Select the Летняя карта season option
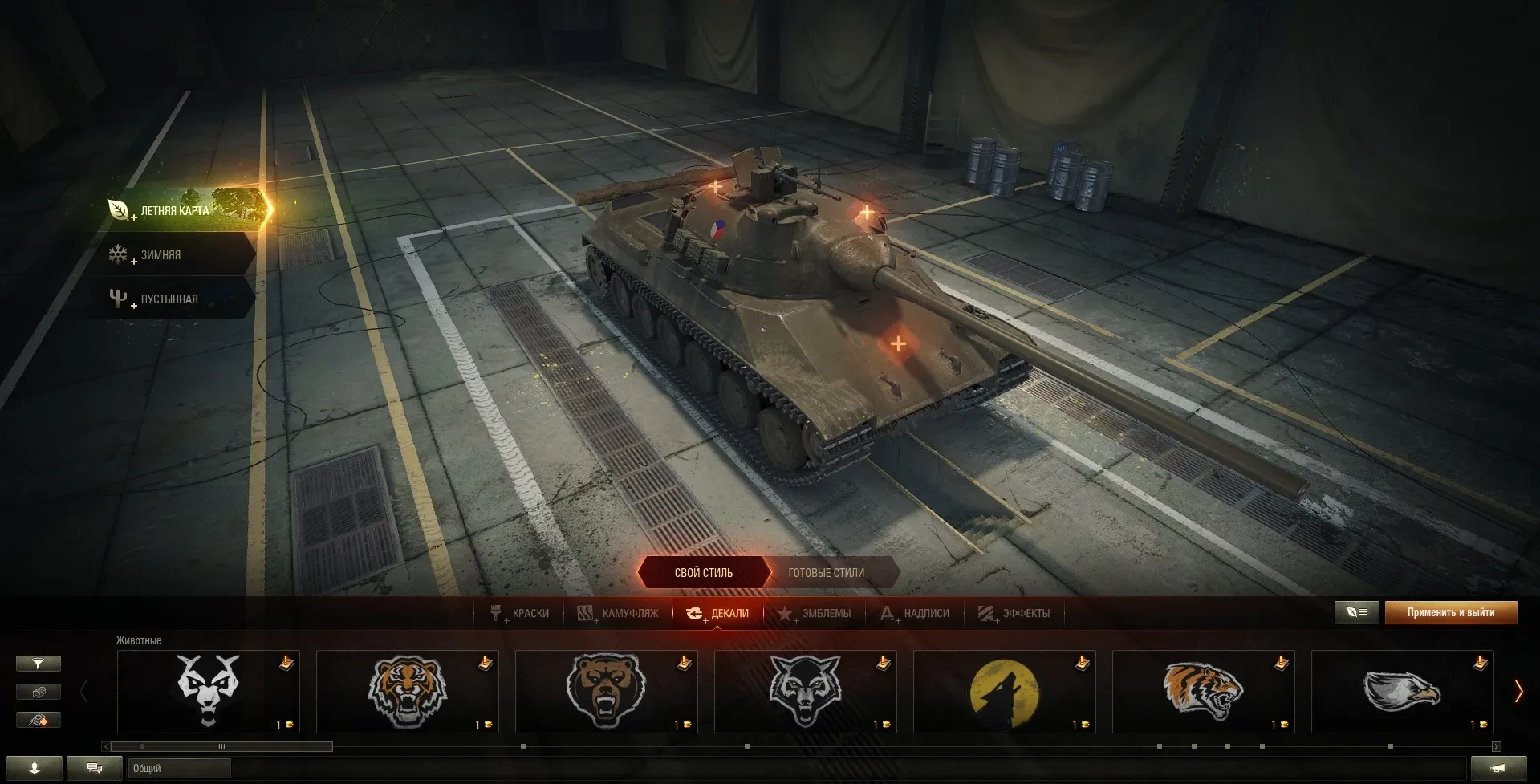 click(x=177, y=210)
